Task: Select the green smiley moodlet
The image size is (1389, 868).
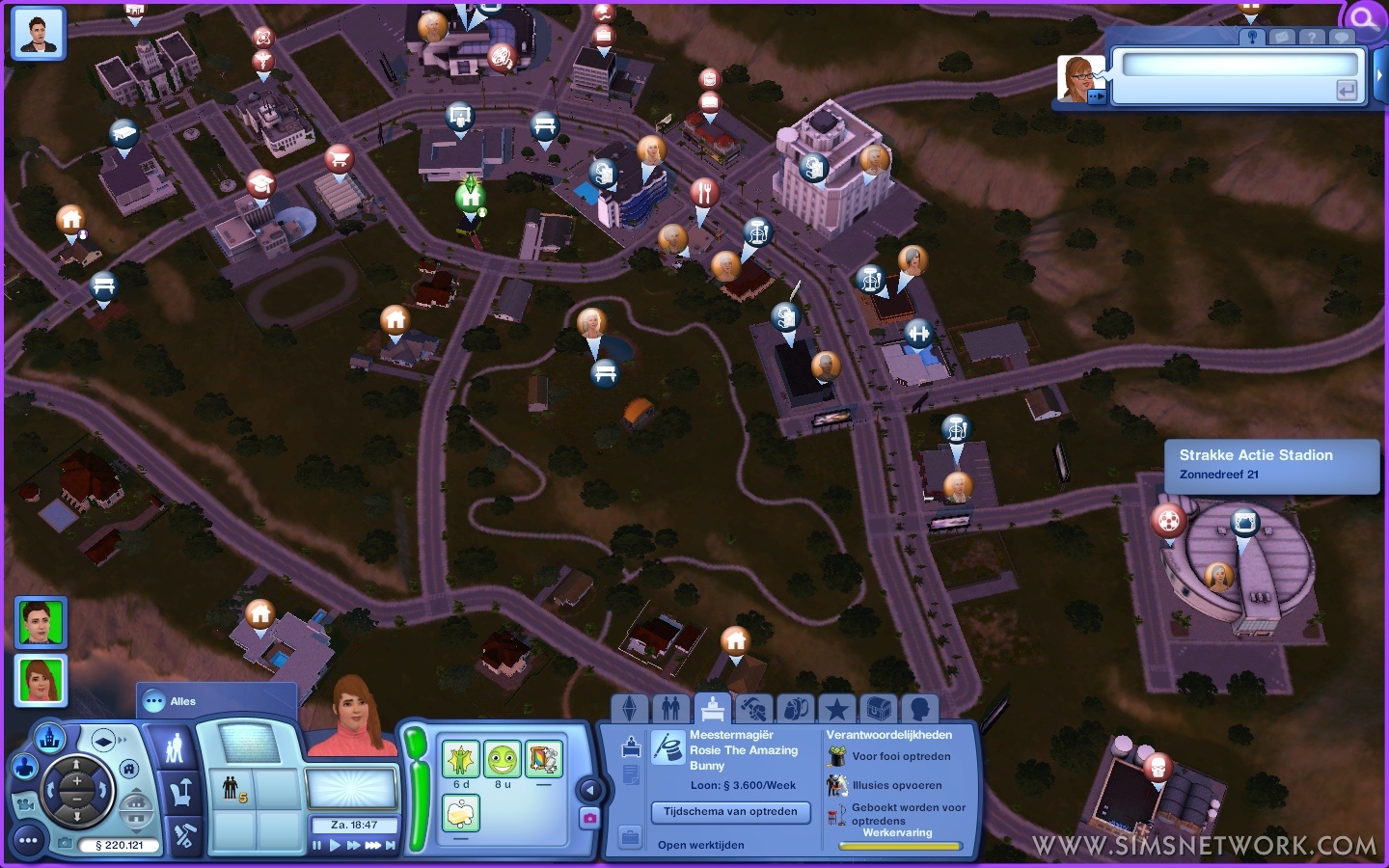Action: pyautogui.click(x=502, y=760)
